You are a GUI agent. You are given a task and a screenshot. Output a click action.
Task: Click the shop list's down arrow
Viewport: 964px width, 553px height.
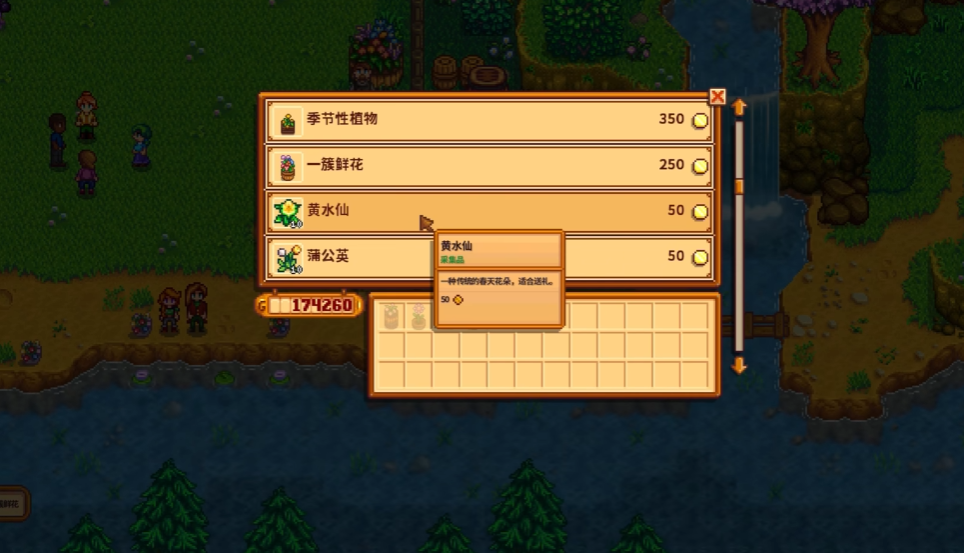coord(740,366)
